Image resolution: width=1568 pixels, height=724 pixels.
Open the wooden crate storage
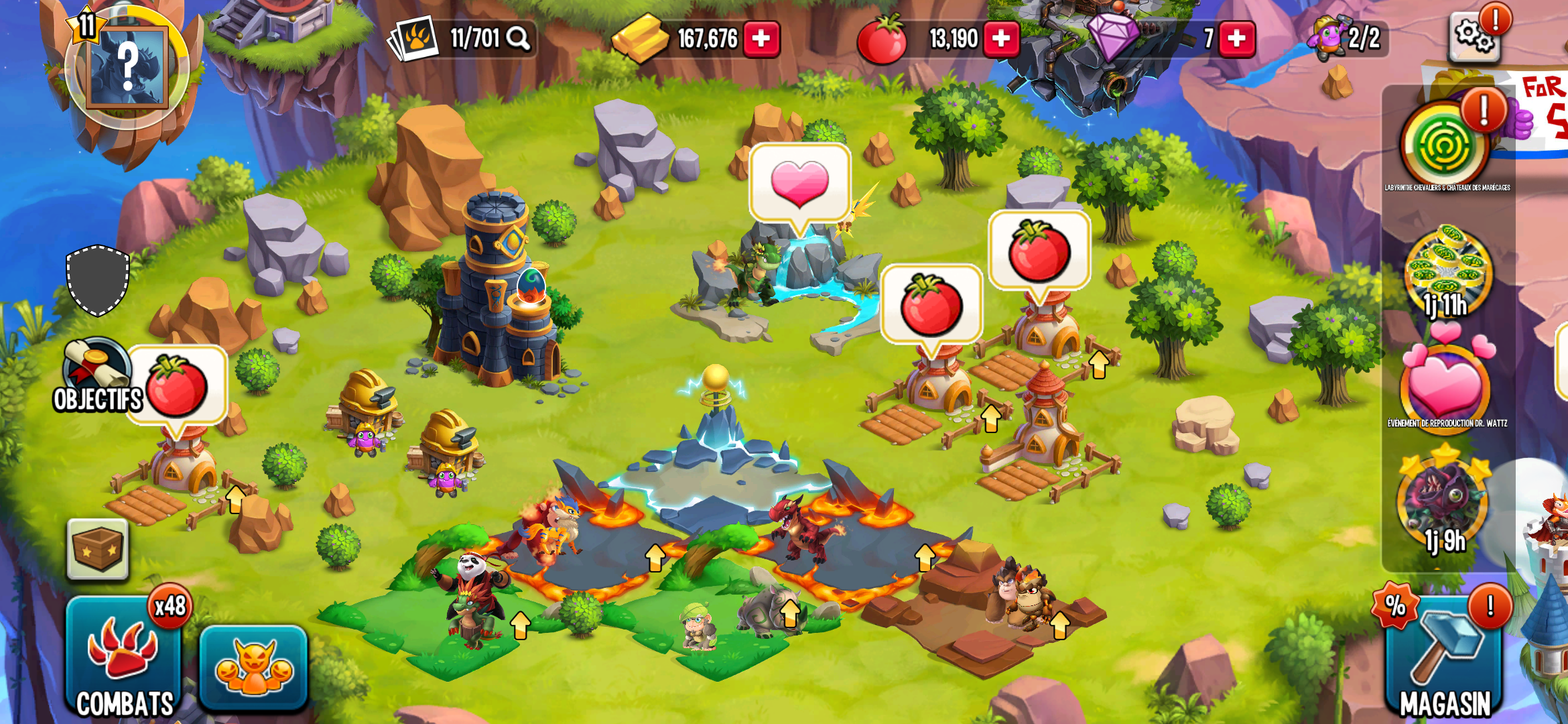pyautogui.click(x=98, y=549)
